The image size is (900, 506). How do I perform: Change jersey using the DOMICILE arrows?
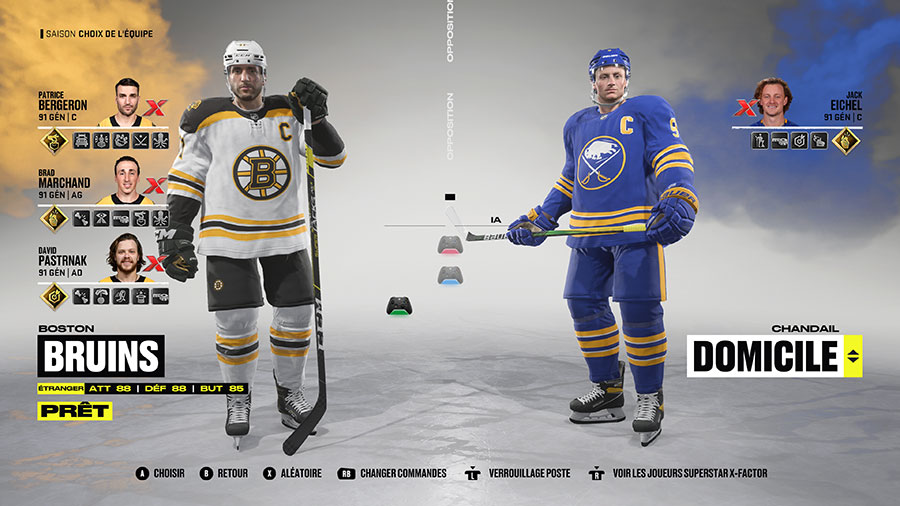852,356
